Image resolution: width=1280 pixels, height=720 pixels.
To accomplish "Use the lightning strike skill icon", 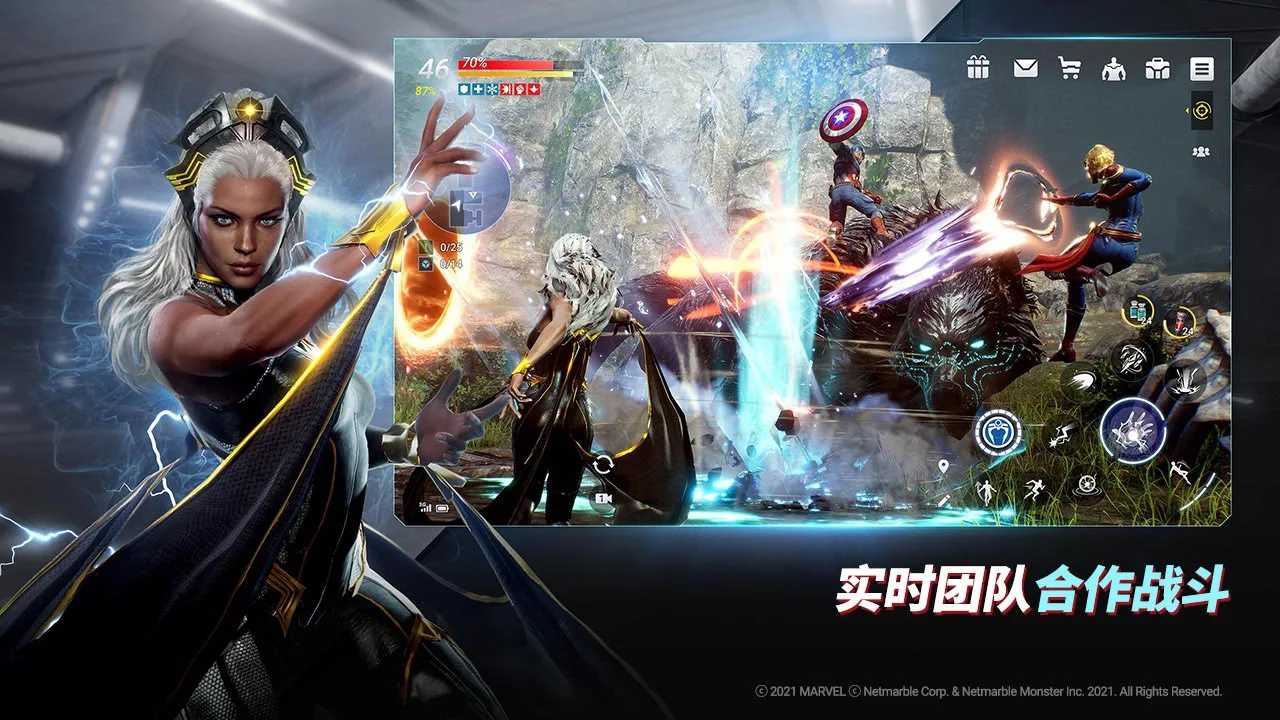I will tap(1063, 435).
